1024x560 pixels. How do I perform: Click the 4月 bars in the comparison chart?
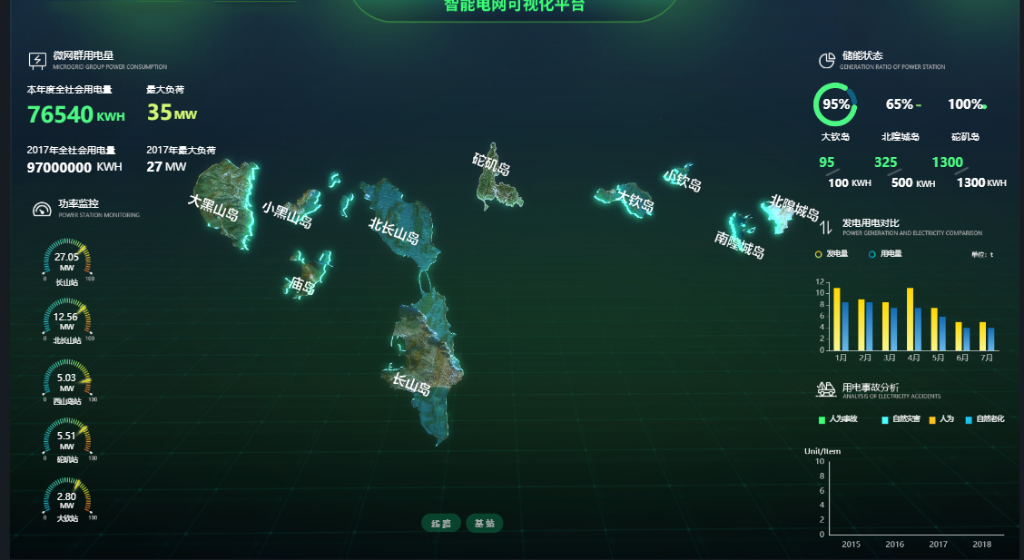(x=914, y=320)
